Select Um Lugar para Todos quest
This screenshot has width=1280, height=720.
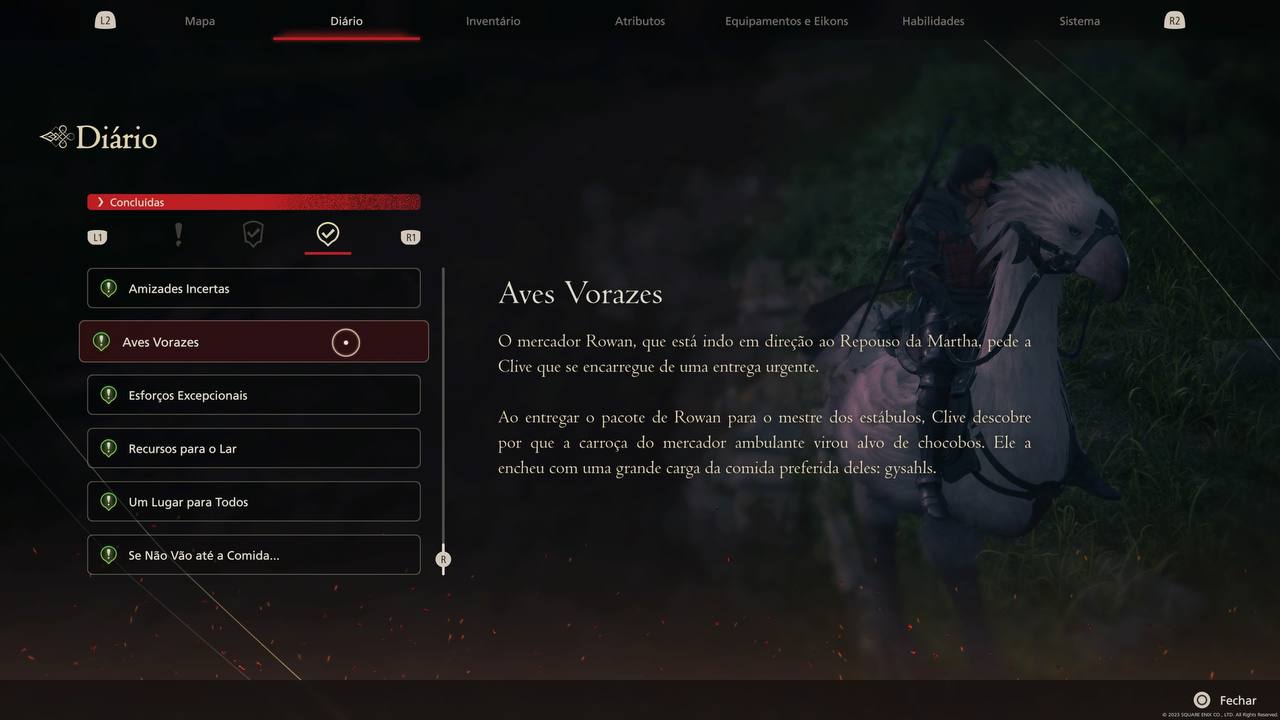click(x=254, y=502)
